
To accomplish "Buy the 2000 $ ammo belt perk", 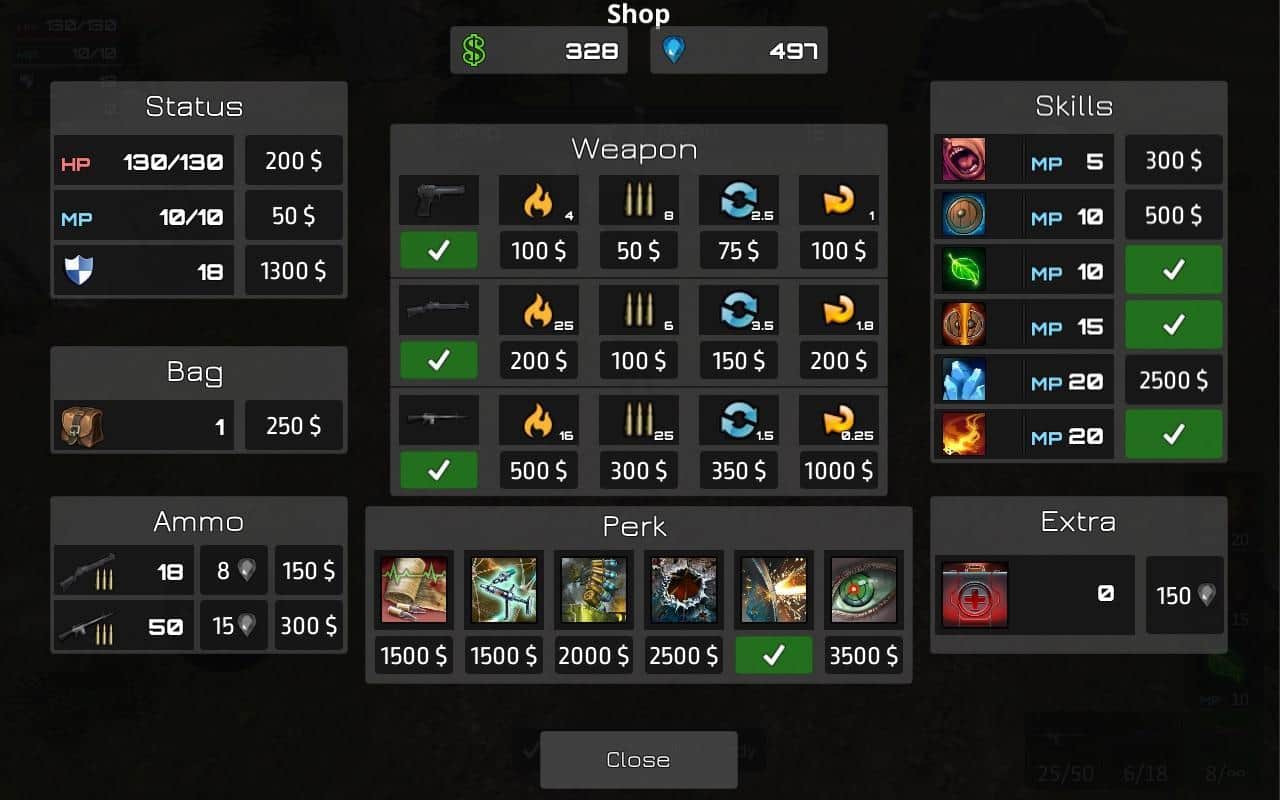I will 594,656.
